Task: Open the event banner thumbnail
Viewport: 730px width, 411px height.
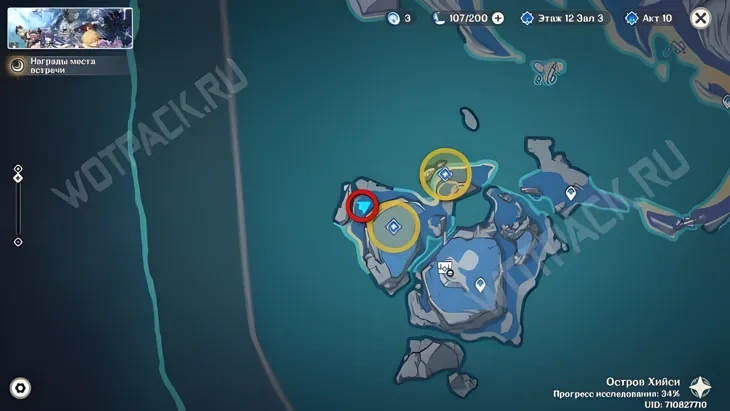Action: tap(70, 28)
